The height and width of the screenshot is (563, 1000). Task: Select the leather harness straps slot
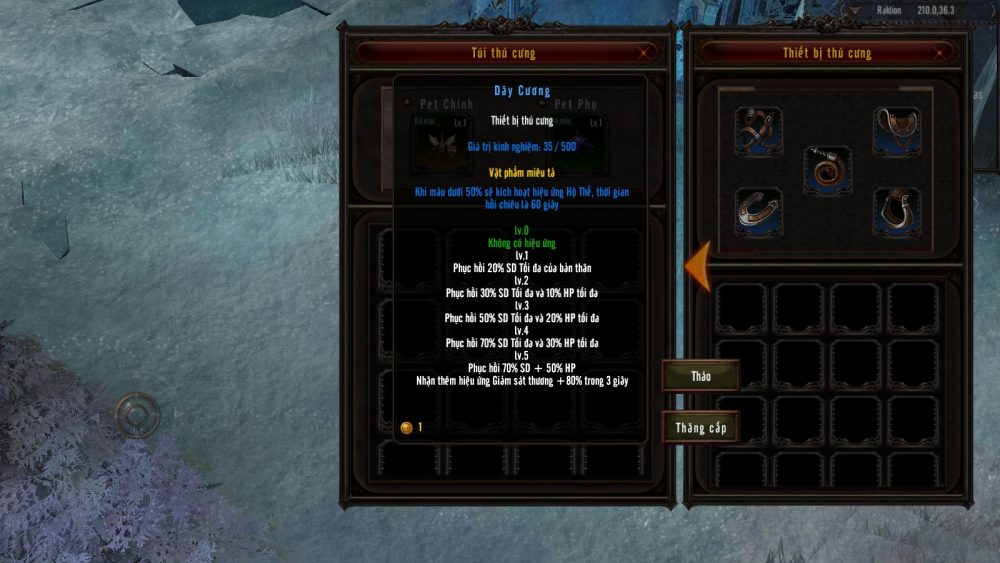click(759, 130)
